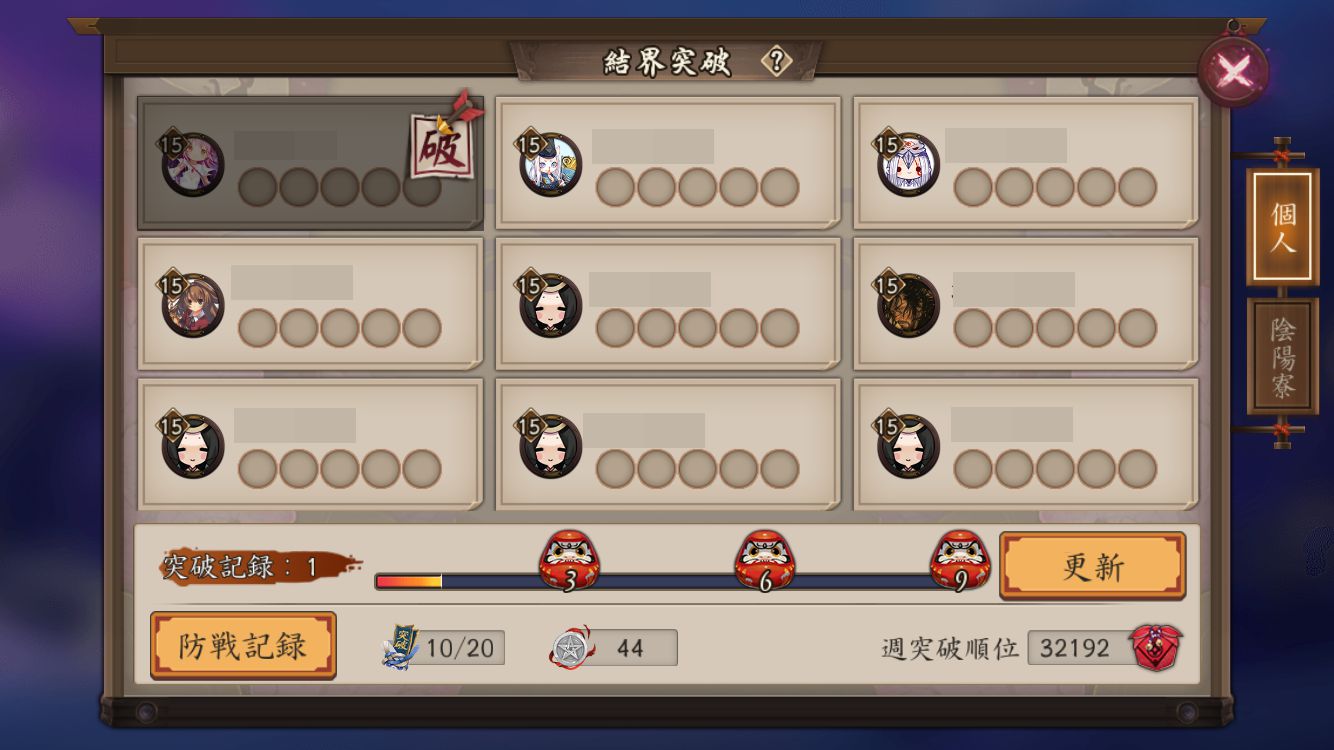Screen dimensions: 1334x750
Task: Select the avatar on the defeated 破 realm
Action: 191,163
